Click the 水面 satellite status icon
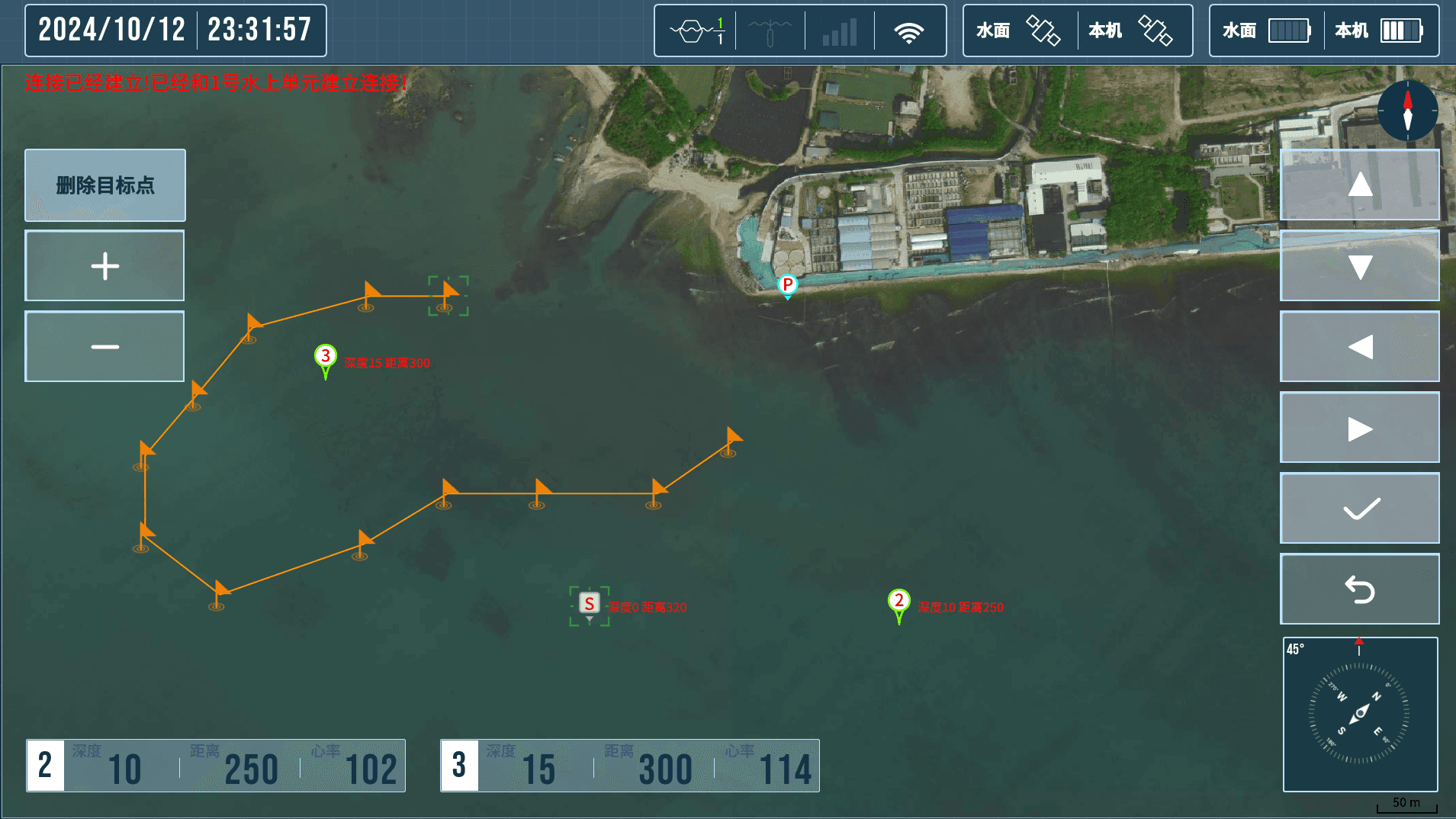 pyautogui.click(x=1044, y=30)
